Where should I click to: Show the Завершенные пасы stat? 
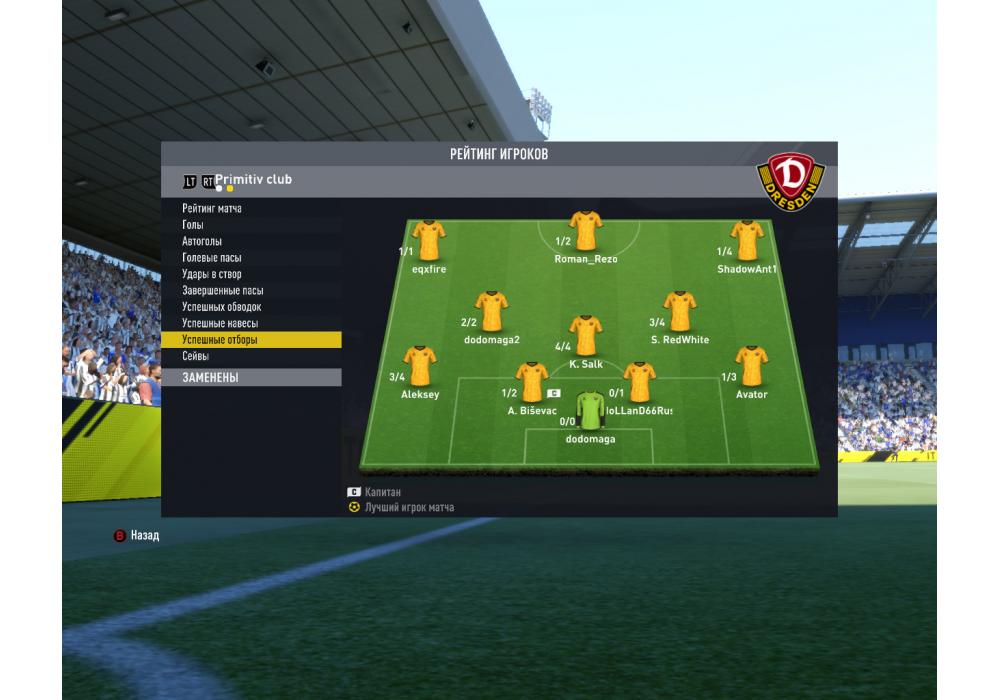223,291
